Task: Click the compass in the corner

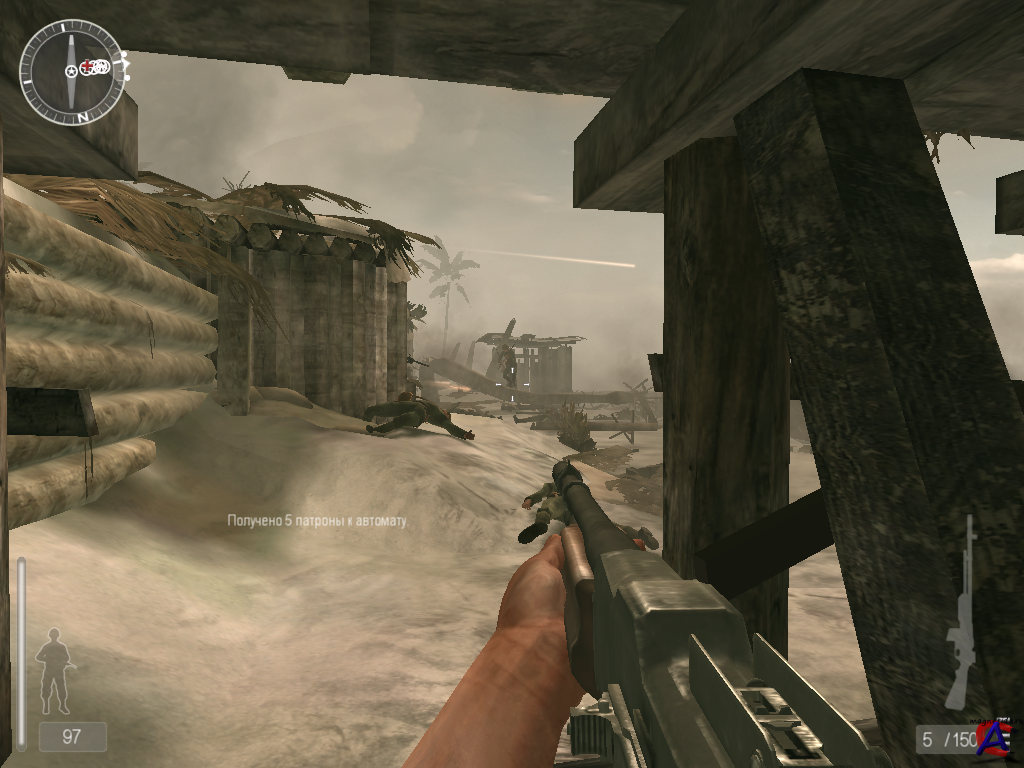Action: click(72, 72)
